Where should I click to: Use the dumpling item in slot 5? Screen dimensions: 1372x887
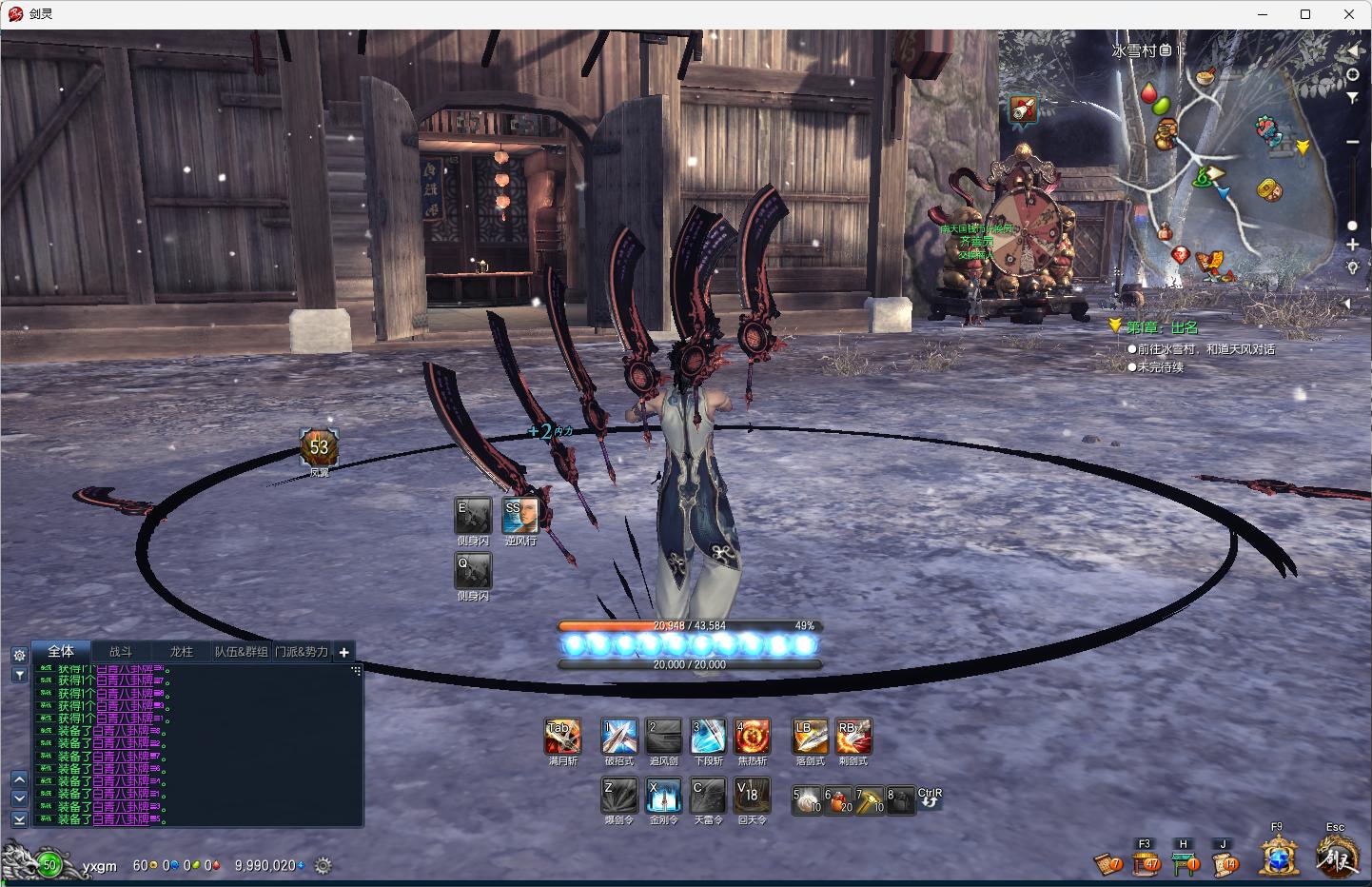point(807,799)
